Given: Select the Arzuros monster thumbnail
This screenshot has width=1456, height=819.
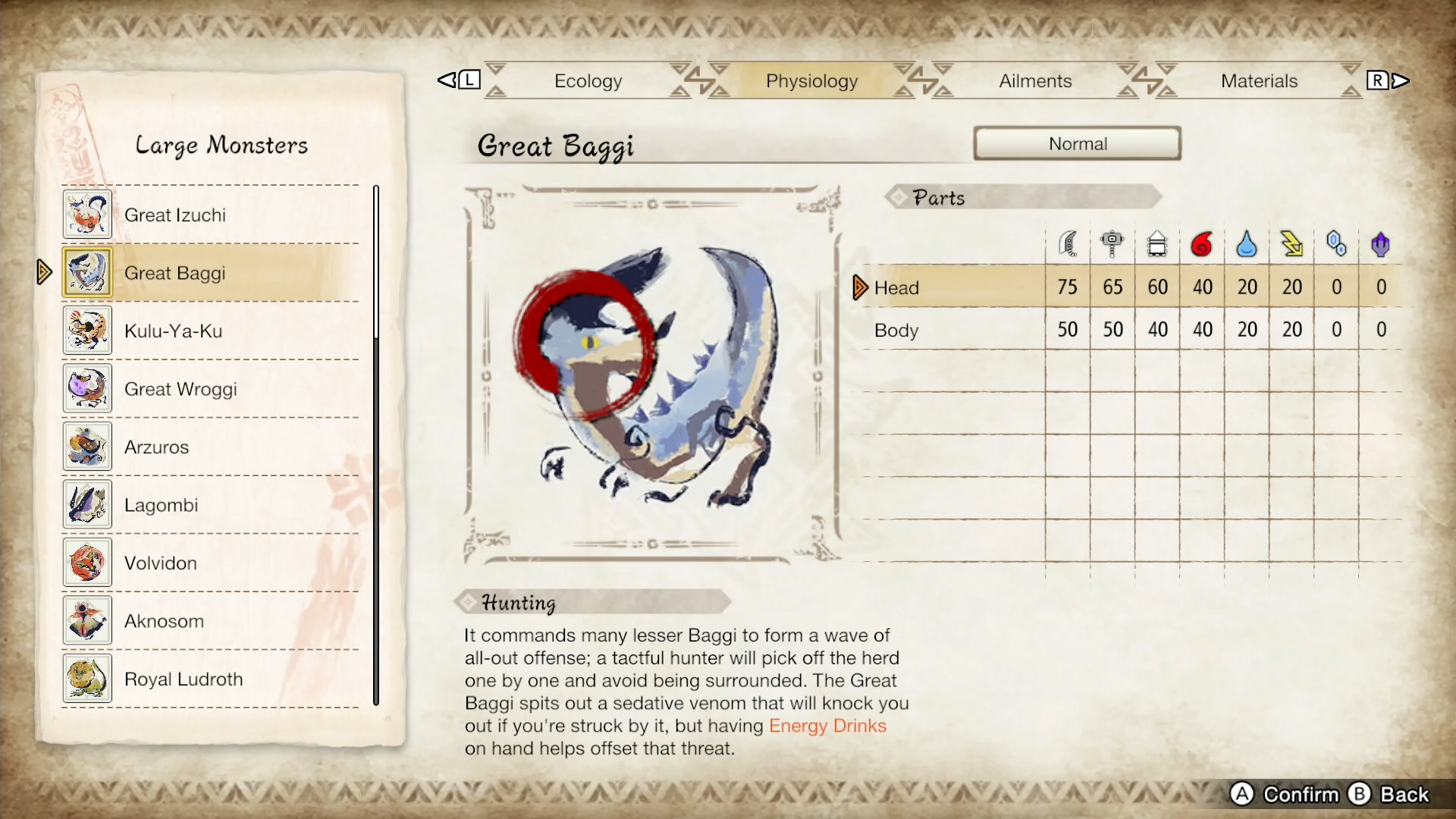Looking at the screenshot, I should [x=87, y=447].
